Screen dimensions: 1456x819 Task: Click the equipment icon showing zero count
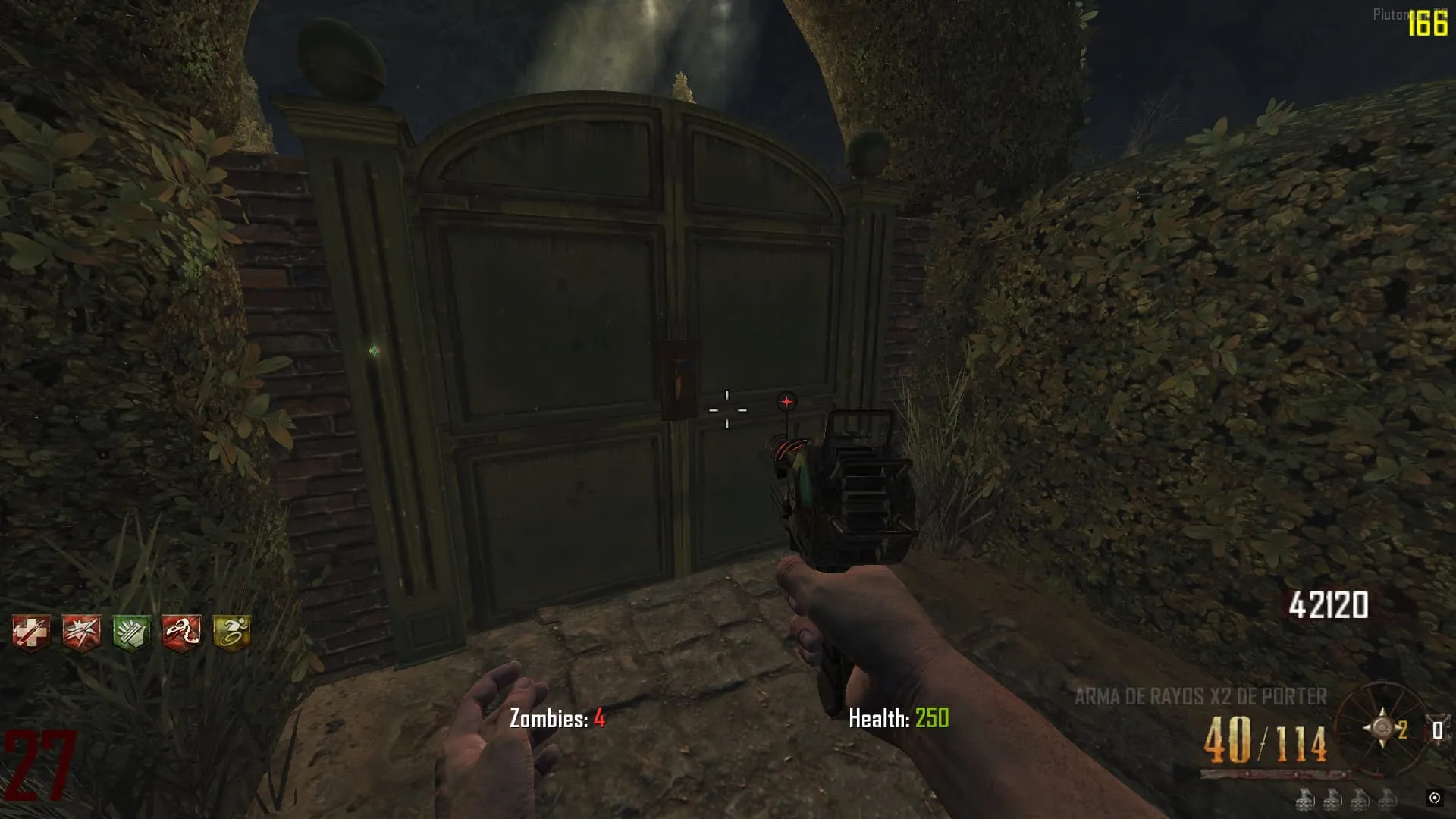[1436, 730]
